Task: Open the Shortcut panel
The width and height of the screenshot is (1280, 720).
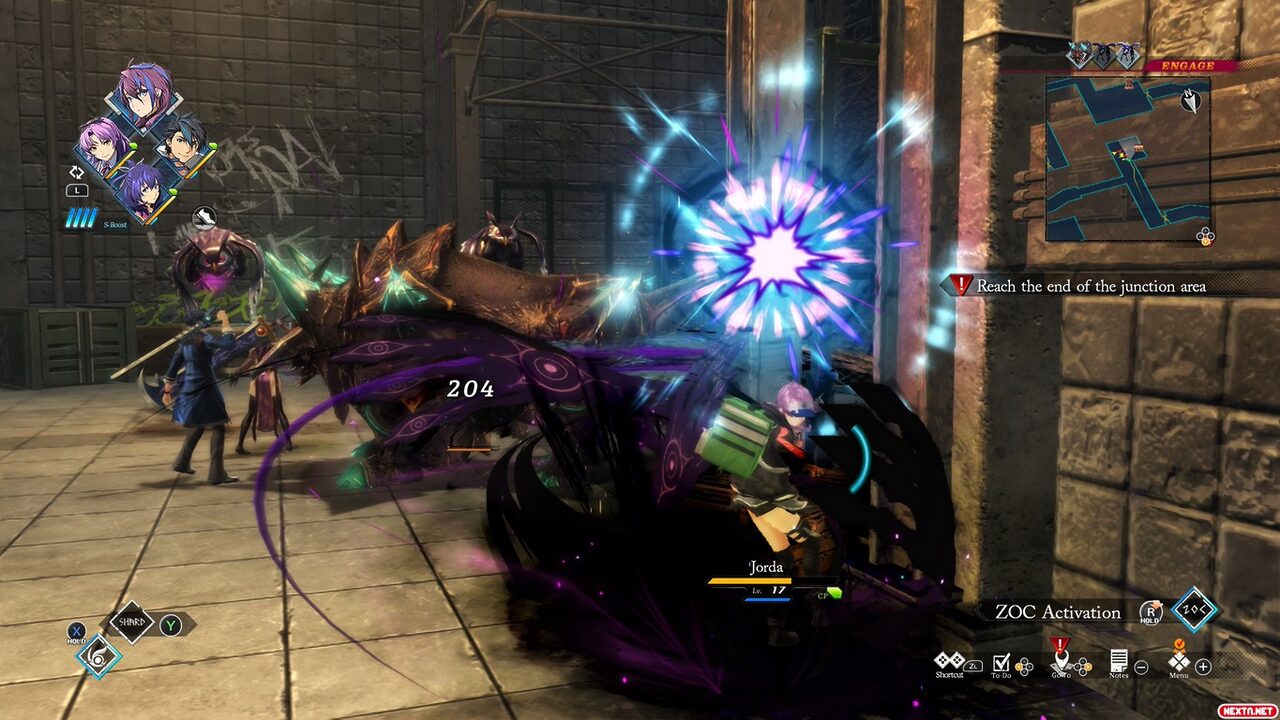Action: [x=948, y=662]
